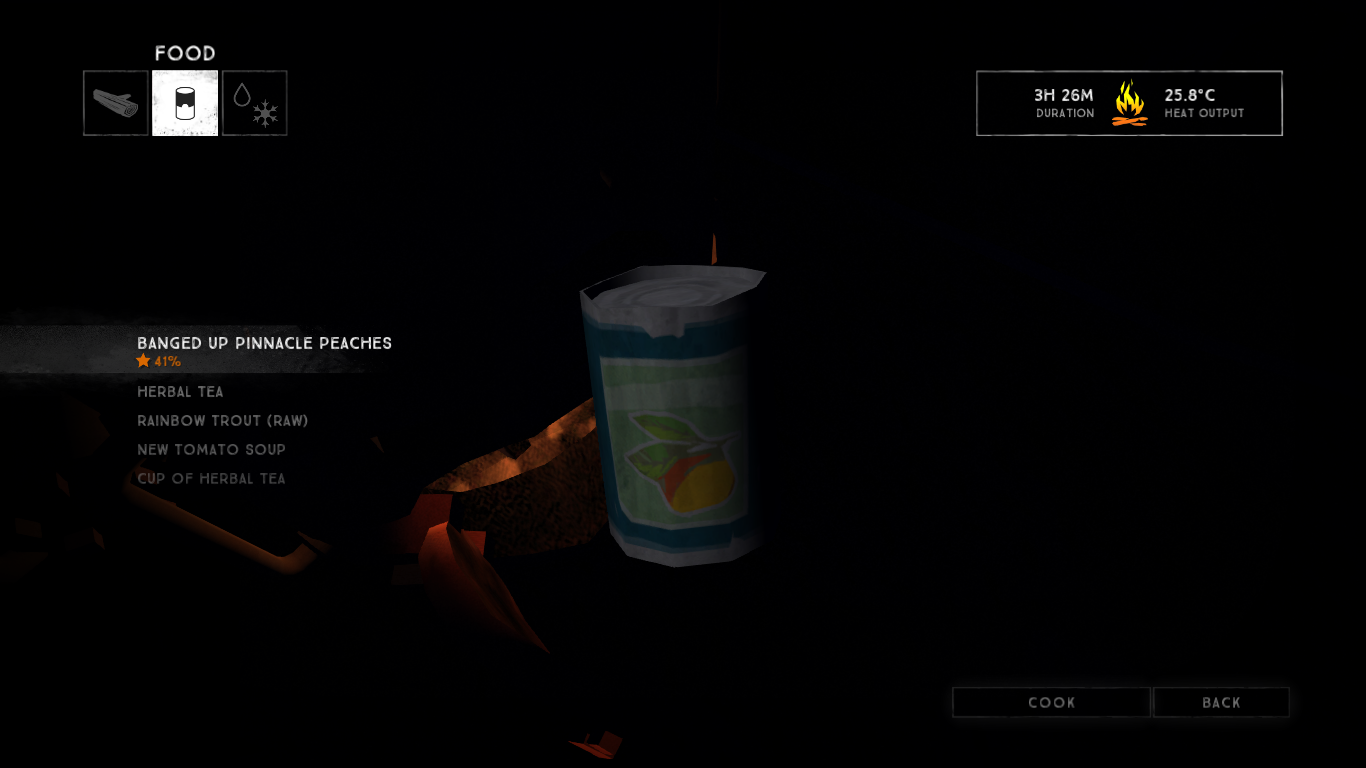Pick Rainbow Trout (Raw) to cook

[222, 421]
